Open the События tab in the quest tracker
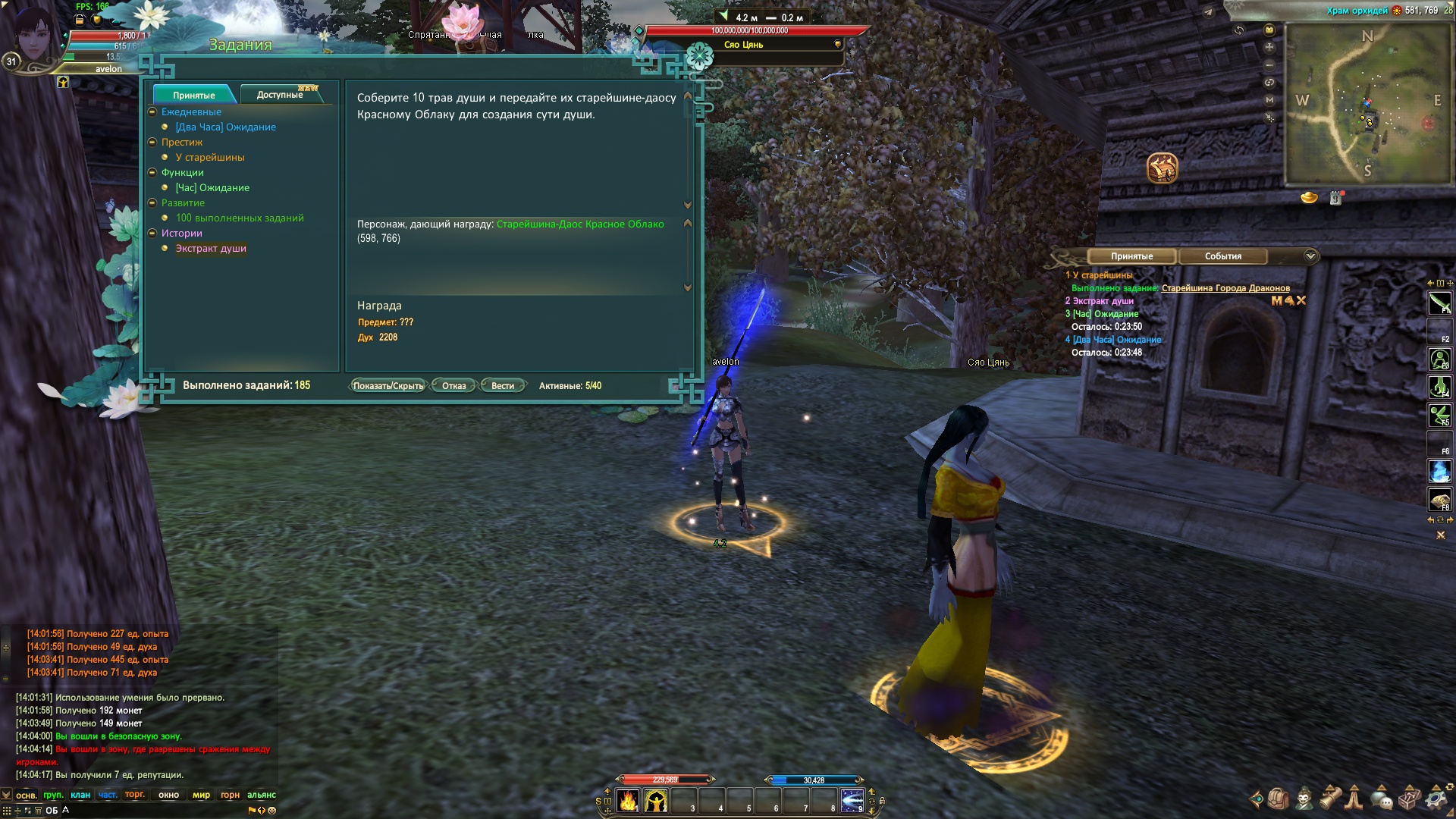Viewport: 1456px width, 819px height. pos(1222,256)
